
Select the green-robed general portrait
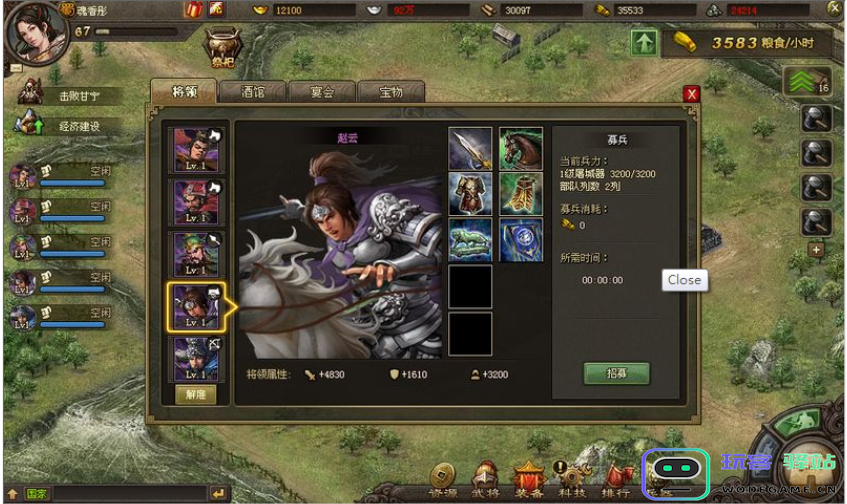pyautogui.click(x=196, y=254)
